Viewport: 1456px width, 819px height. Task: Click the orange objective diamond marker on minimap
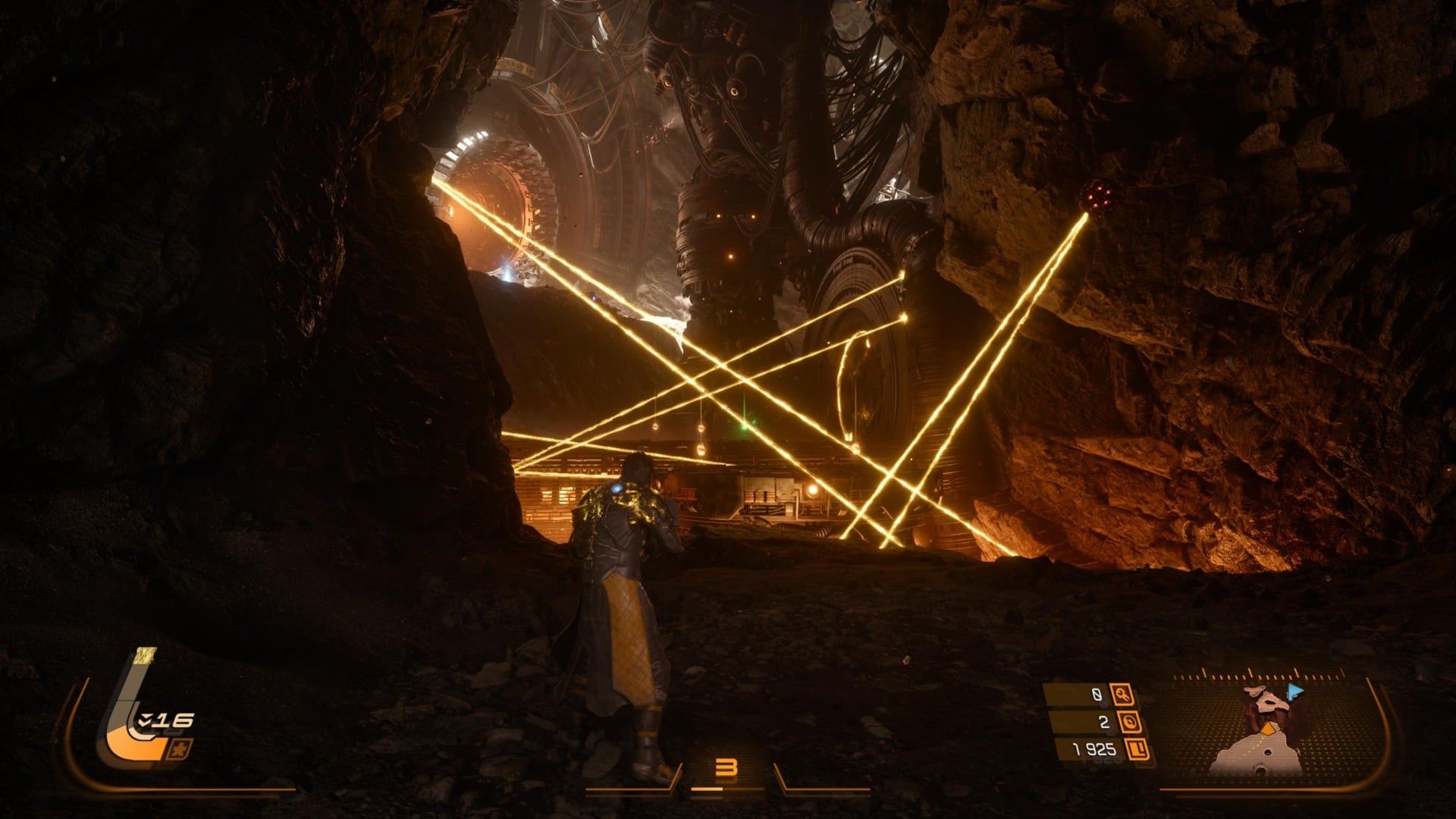tap(1268, 729)
